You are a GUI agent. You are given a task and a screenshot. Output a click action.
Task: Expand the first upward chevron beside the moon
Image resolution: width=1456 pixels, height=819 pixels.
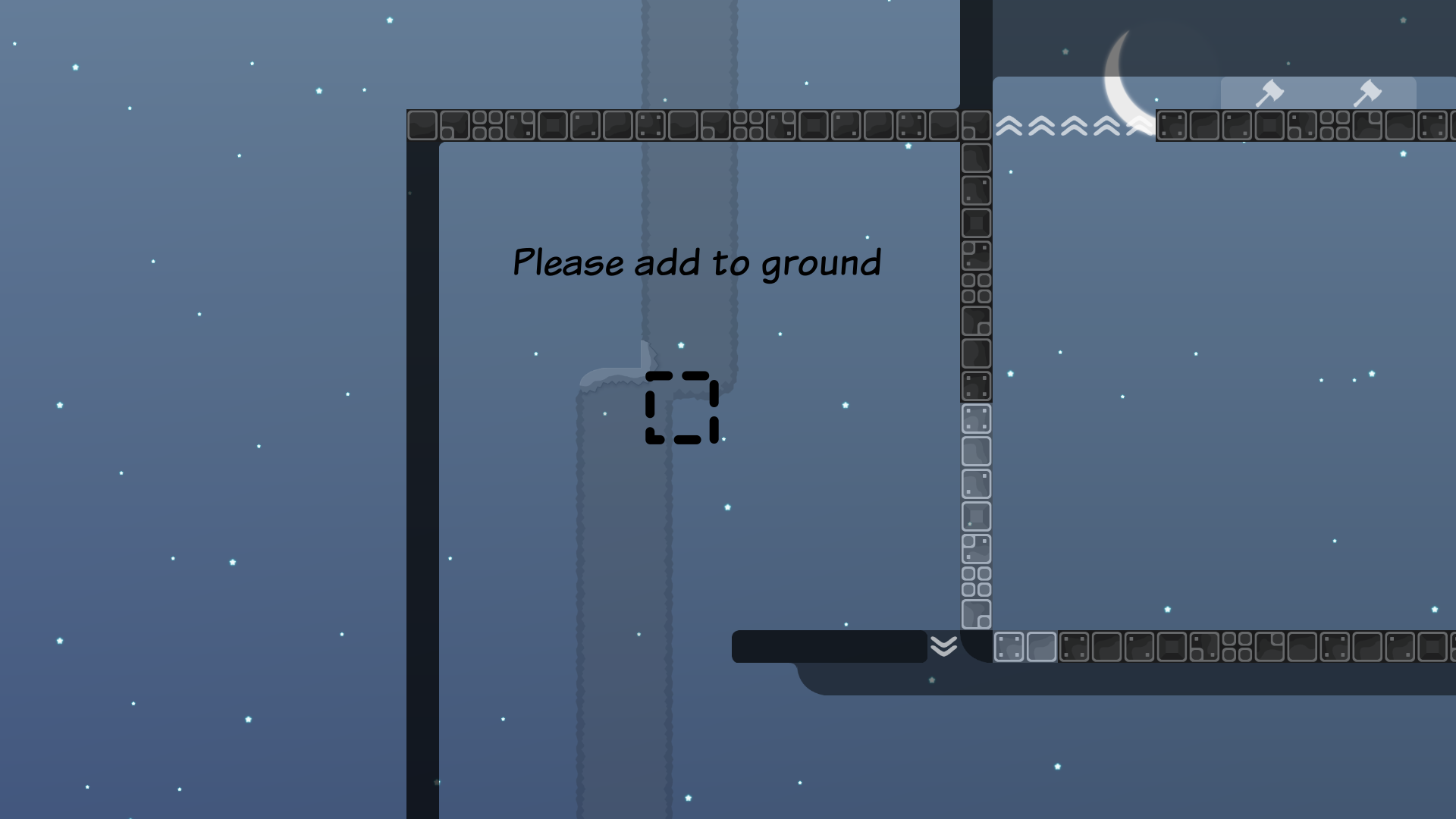(x=1008, y=125)
